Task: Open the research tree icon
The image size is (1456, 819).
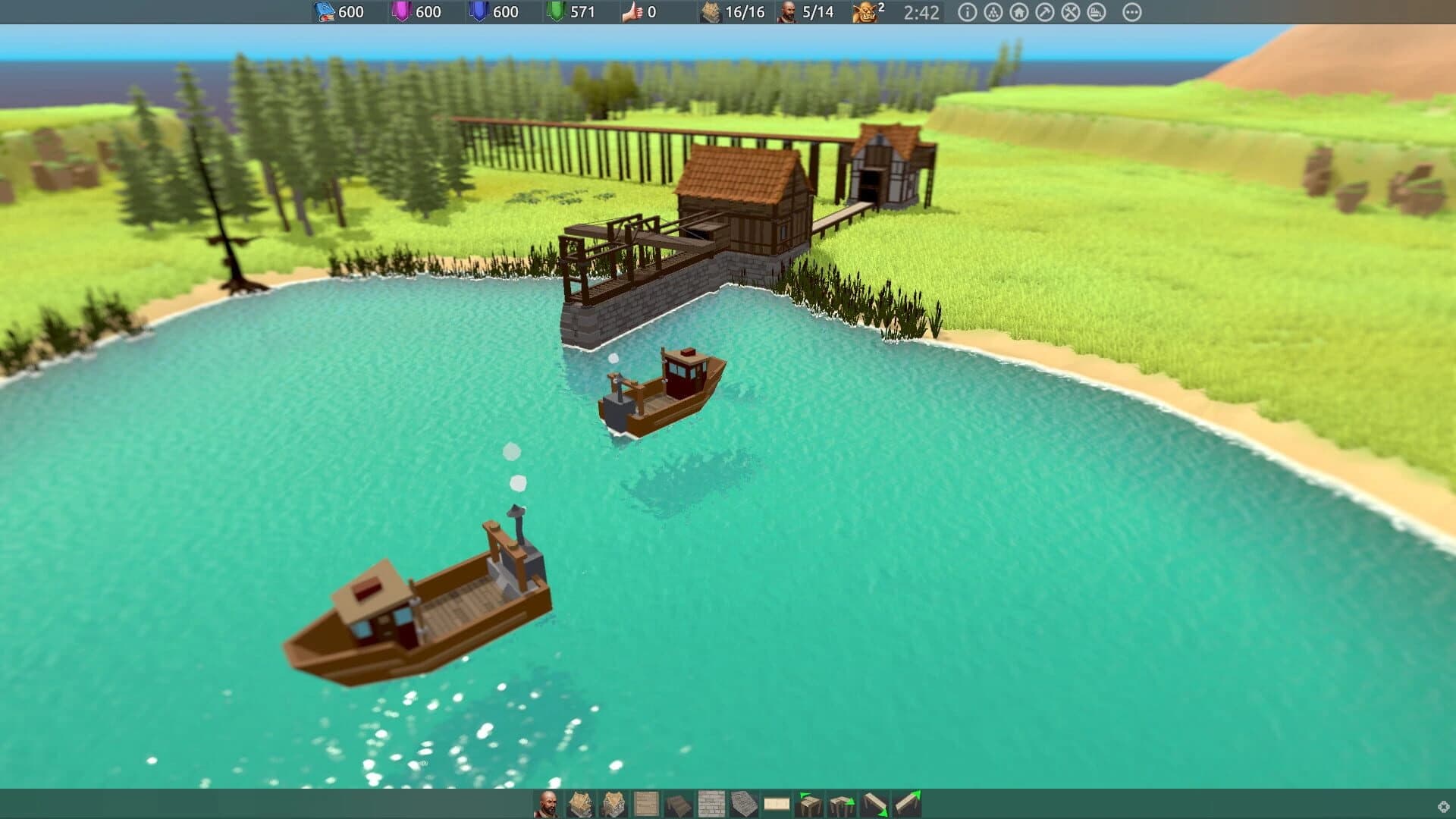Action: 994,12
